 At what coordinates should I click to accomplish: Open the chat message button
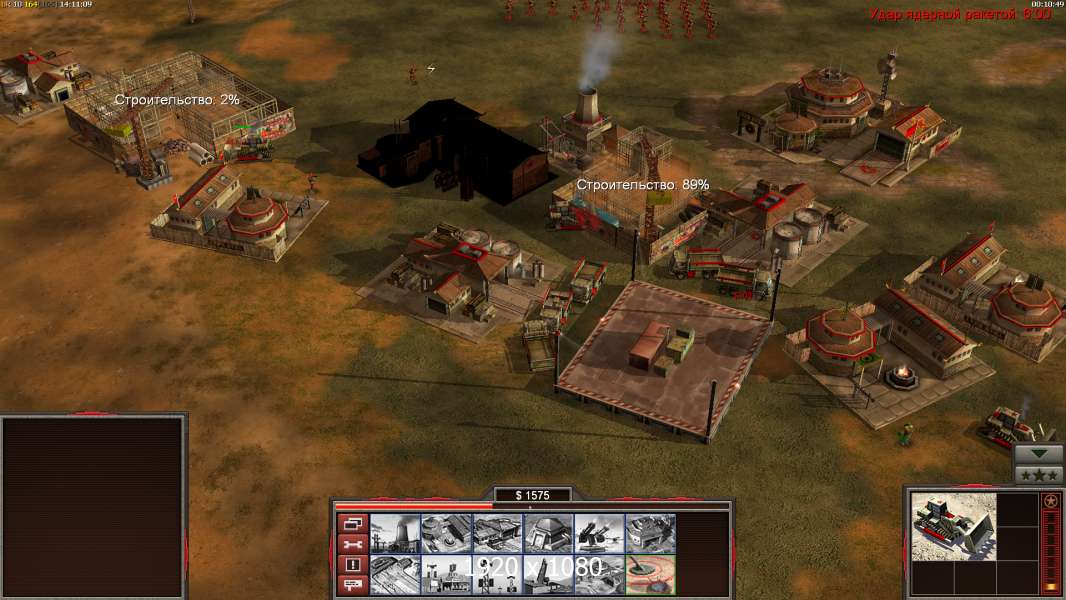point(351,585)
